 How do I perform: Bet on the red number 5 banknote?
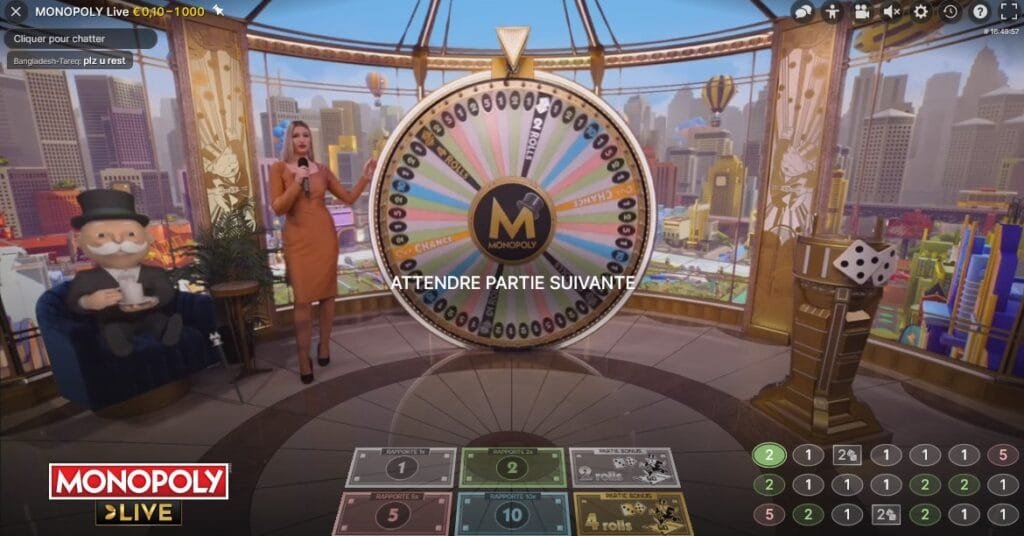(x=392, y=513)
